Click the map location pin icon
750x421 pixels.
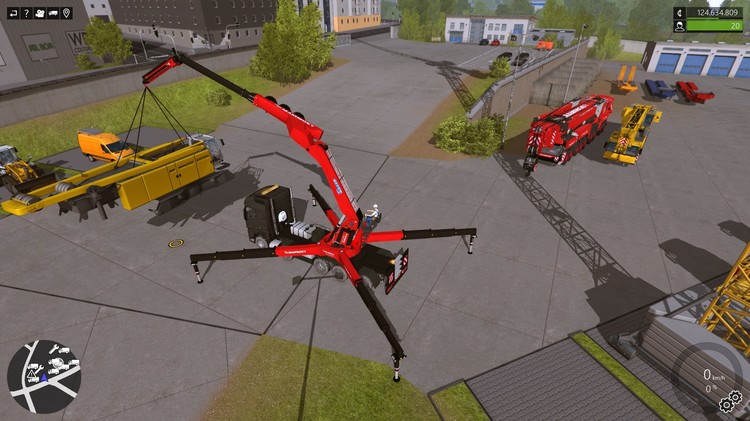67,13
